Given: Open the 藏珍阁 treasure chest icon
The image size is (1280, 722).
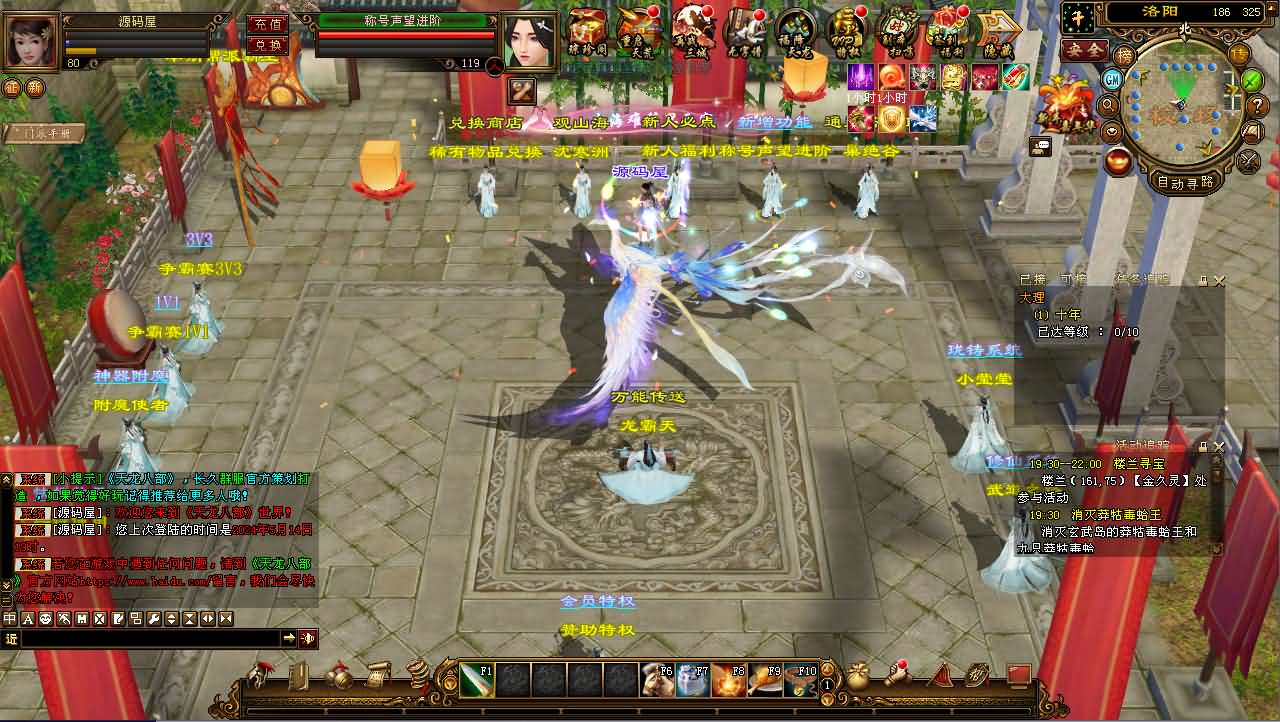Looking at the screenshot, I should (x=588, y=32).
